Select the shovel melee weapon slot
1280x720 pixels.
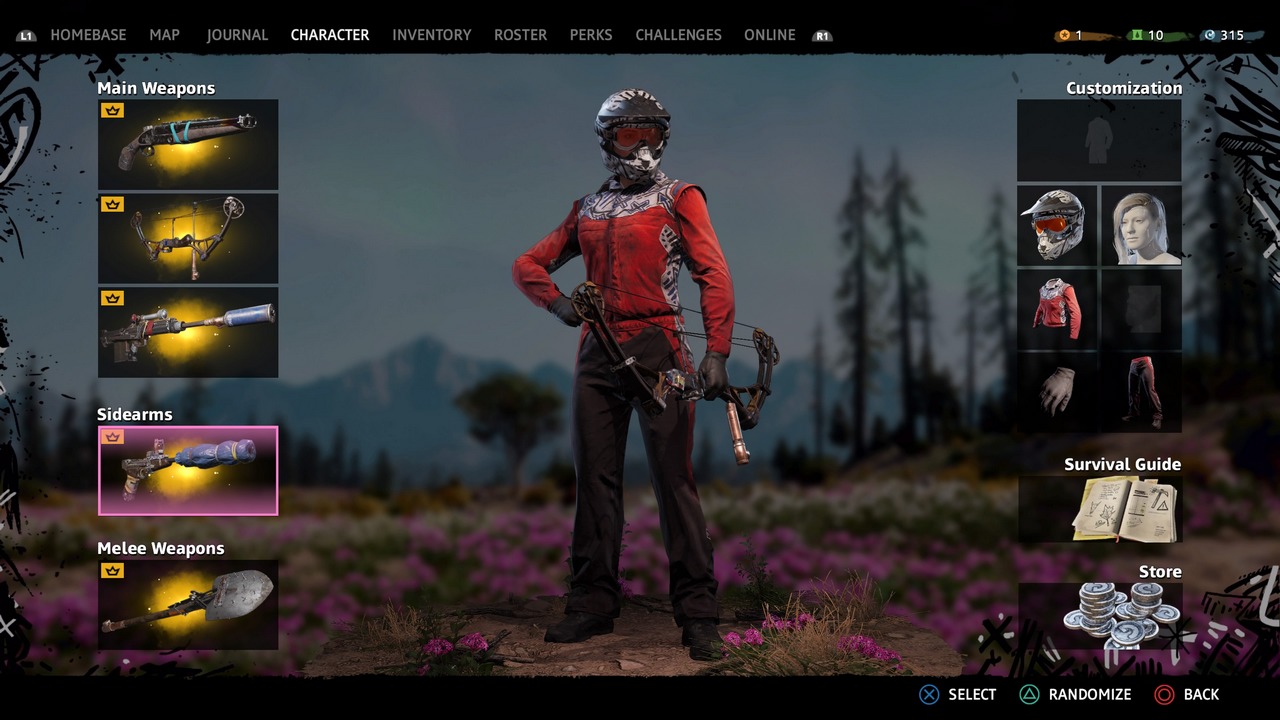coord(188,604)
